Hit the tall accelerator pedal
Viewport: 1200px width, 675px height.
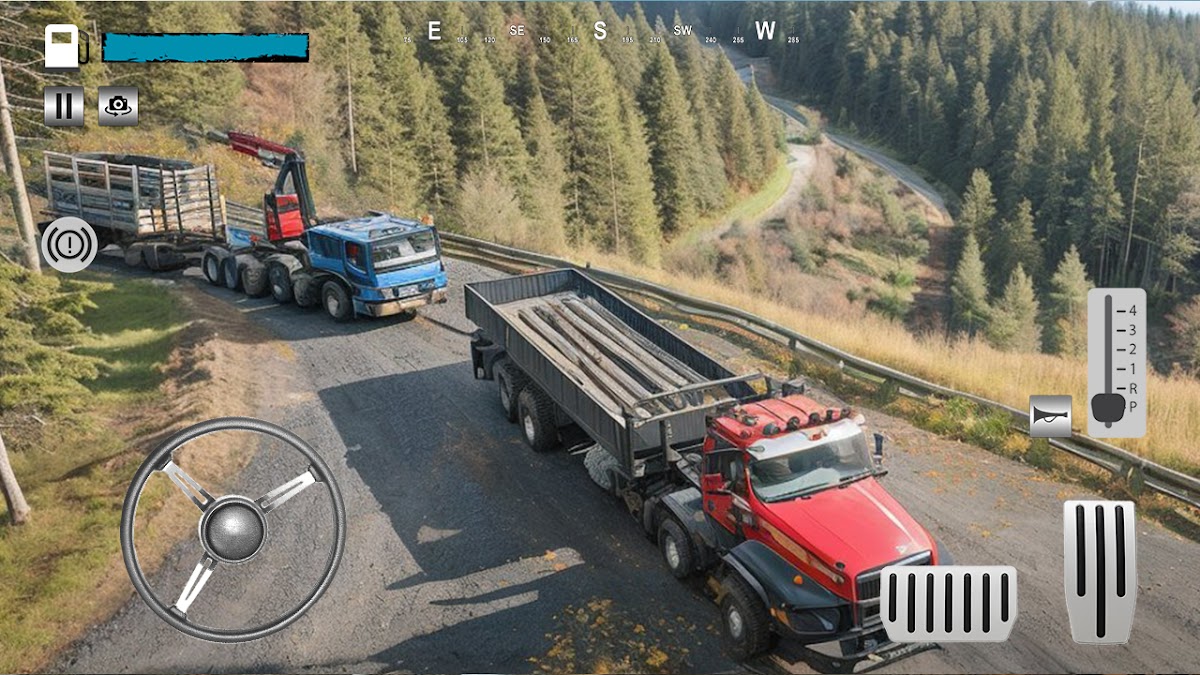point(1099,571)
